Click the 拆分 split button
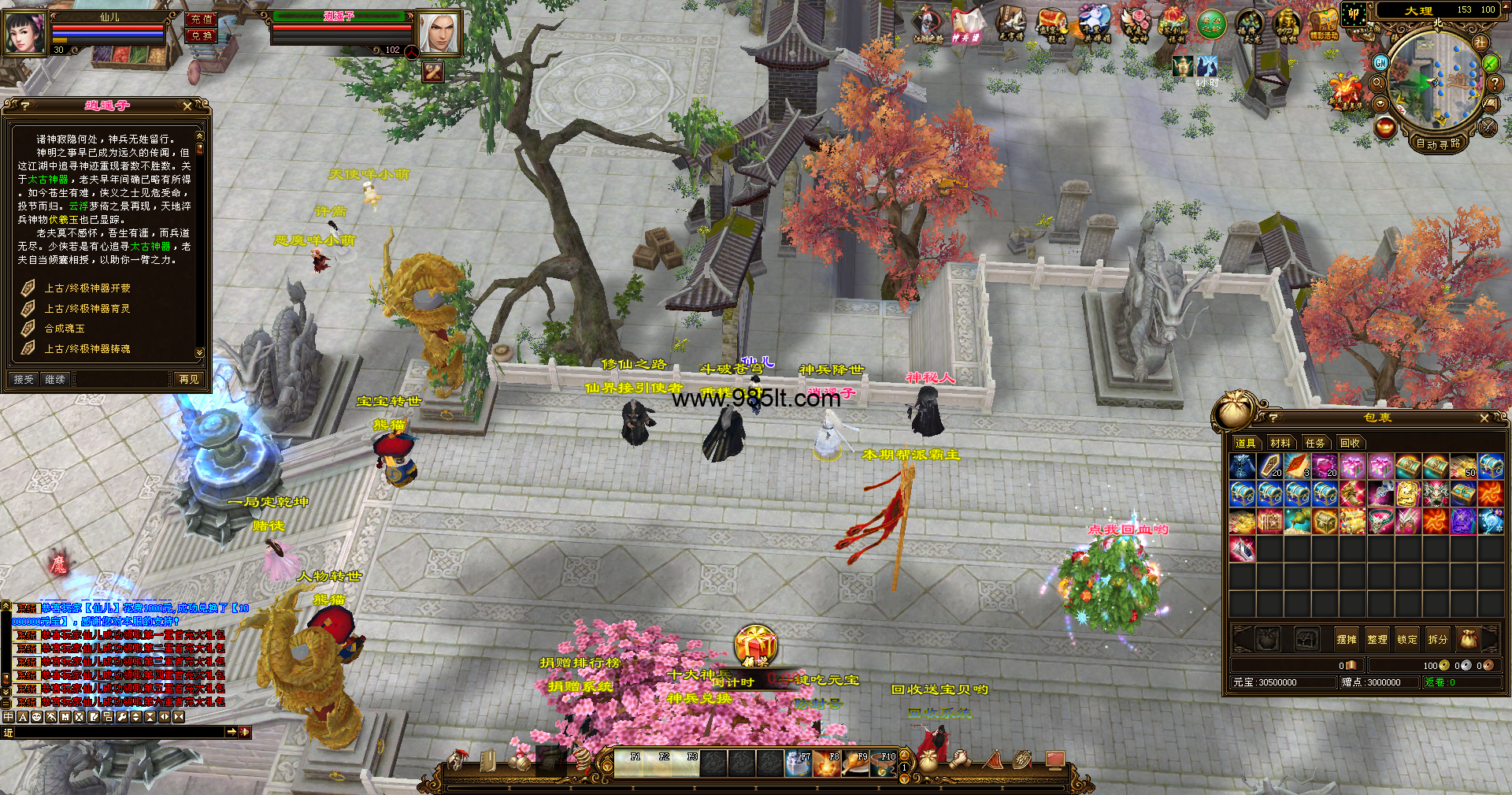 click(1437, 639)
